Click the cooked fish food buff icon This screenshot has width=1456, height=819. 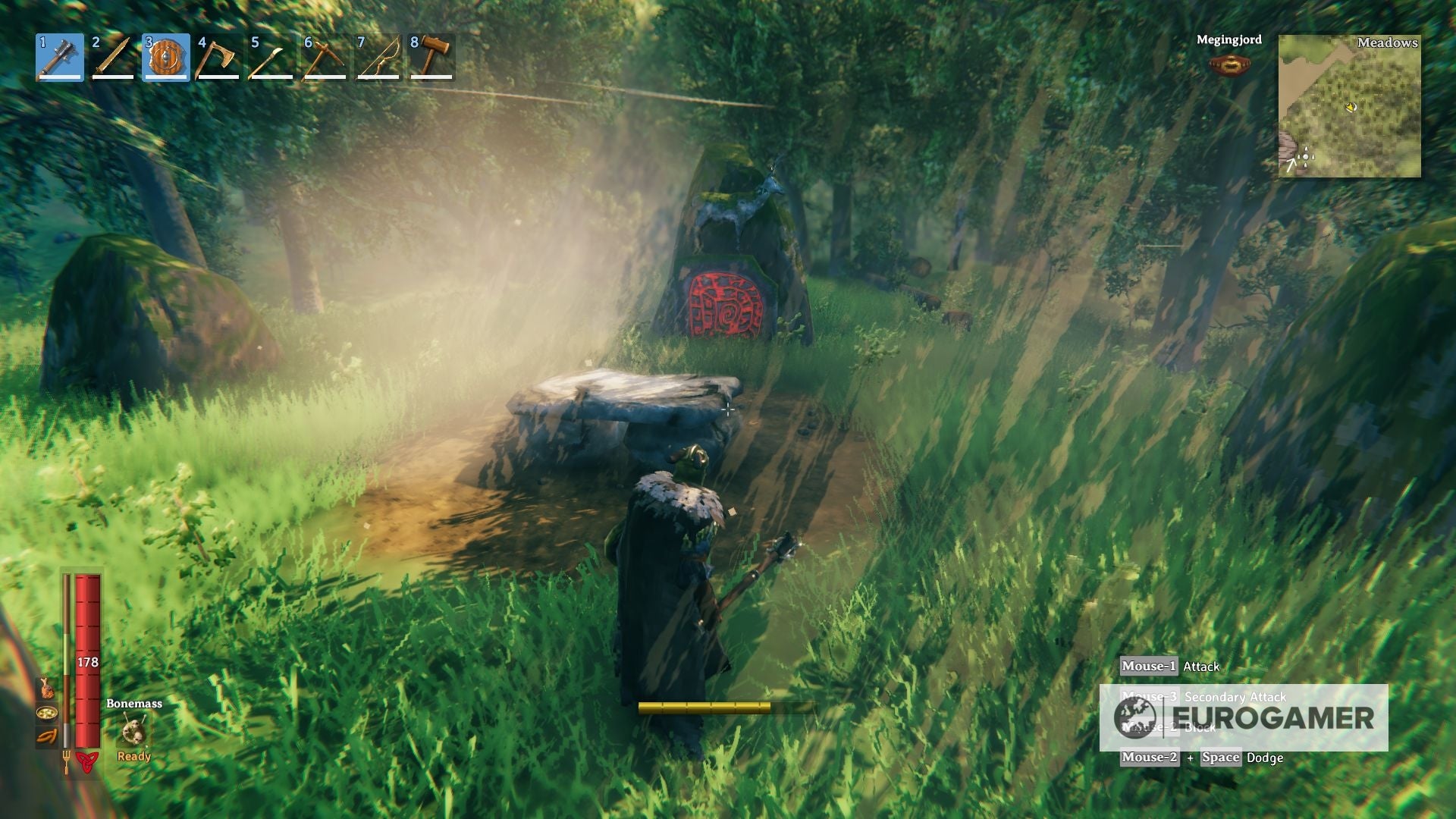[x=45, y=689]
